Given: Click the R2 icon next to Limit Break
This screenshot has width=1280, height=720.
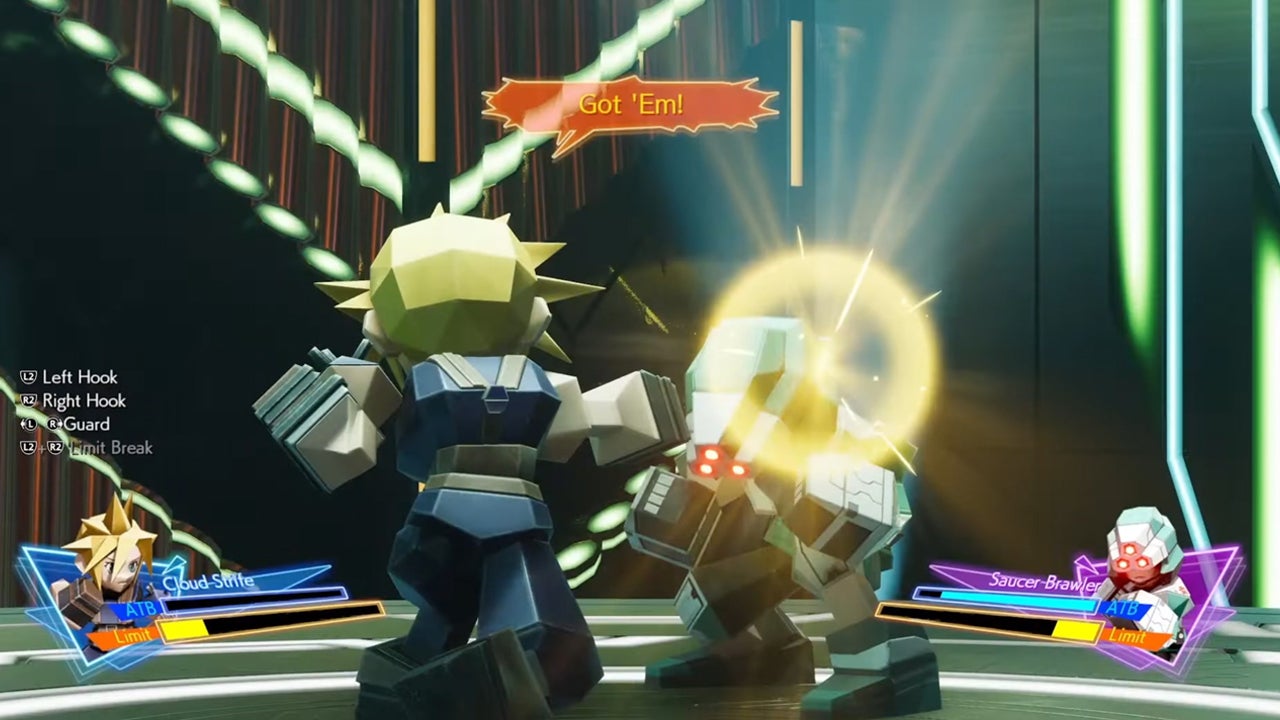Looking at the screenshot, I should pyautogui.click(x=56, y=448).
